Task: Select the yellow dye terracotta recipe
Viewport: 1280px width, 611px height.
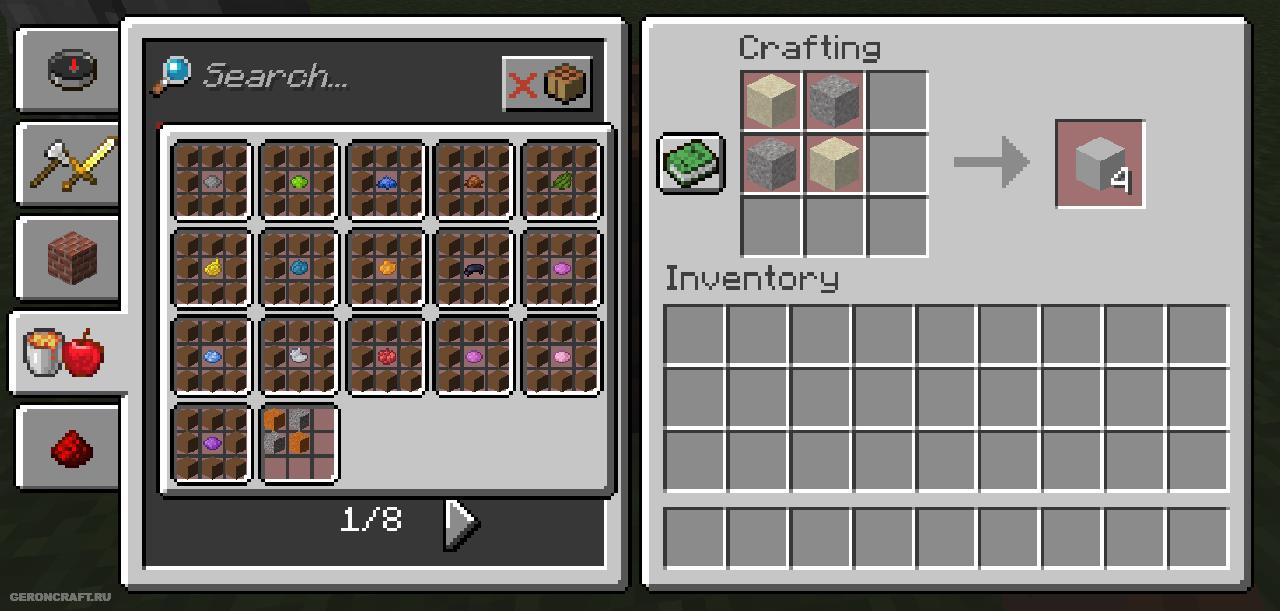Action: (x=211, y=268)
